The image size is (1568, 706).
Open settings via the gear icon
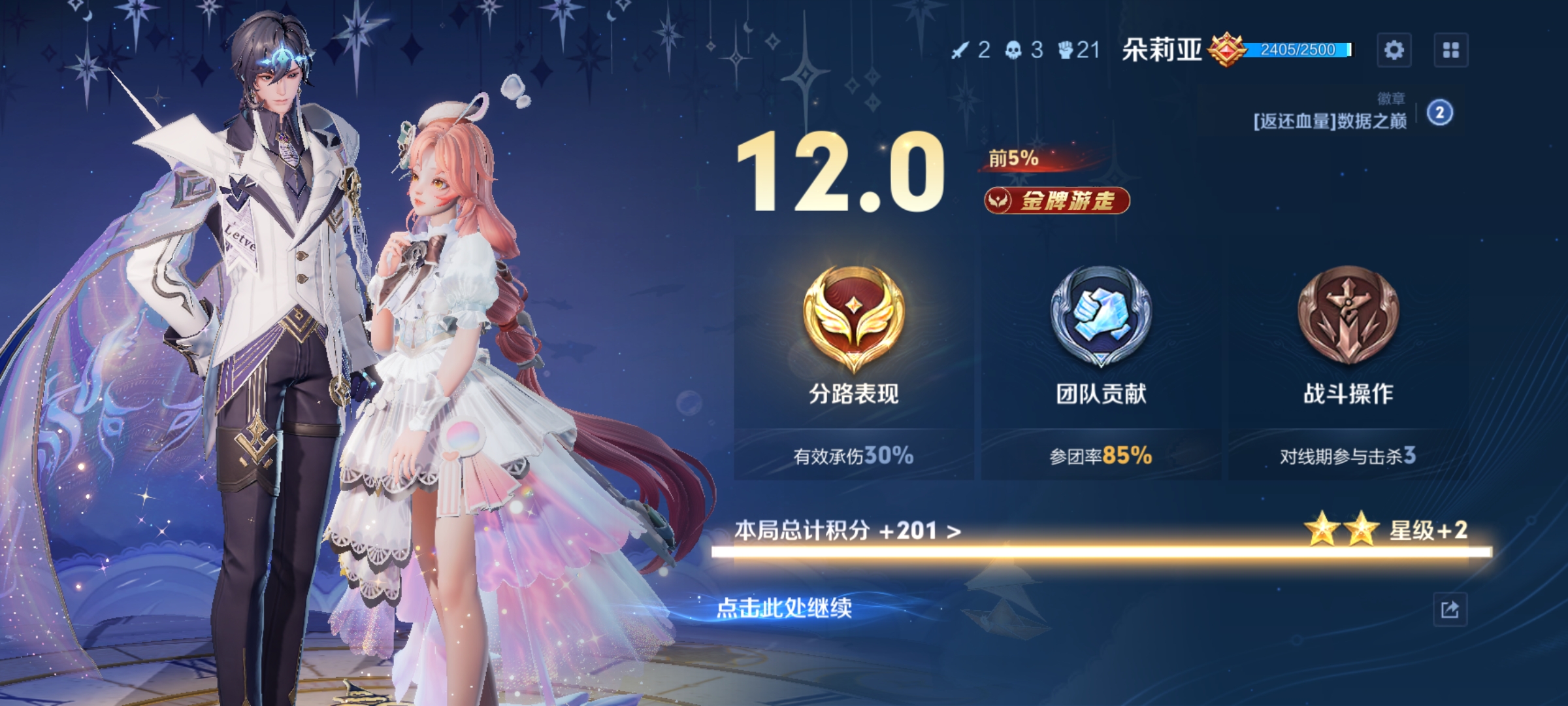tap(1394, 50)
